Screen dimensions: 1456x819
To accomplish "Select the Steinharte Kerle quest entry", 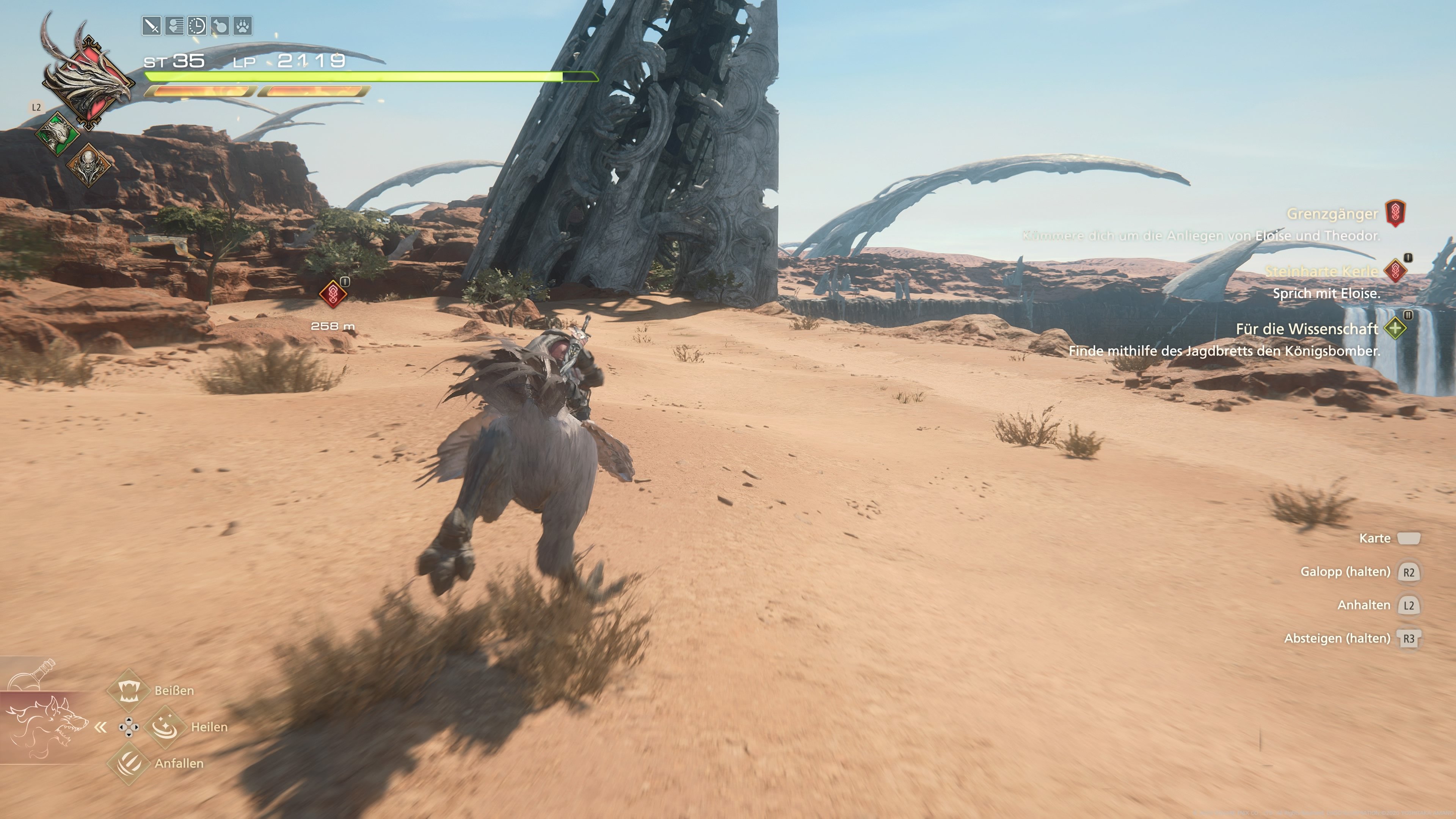I will pos(1320,272).
